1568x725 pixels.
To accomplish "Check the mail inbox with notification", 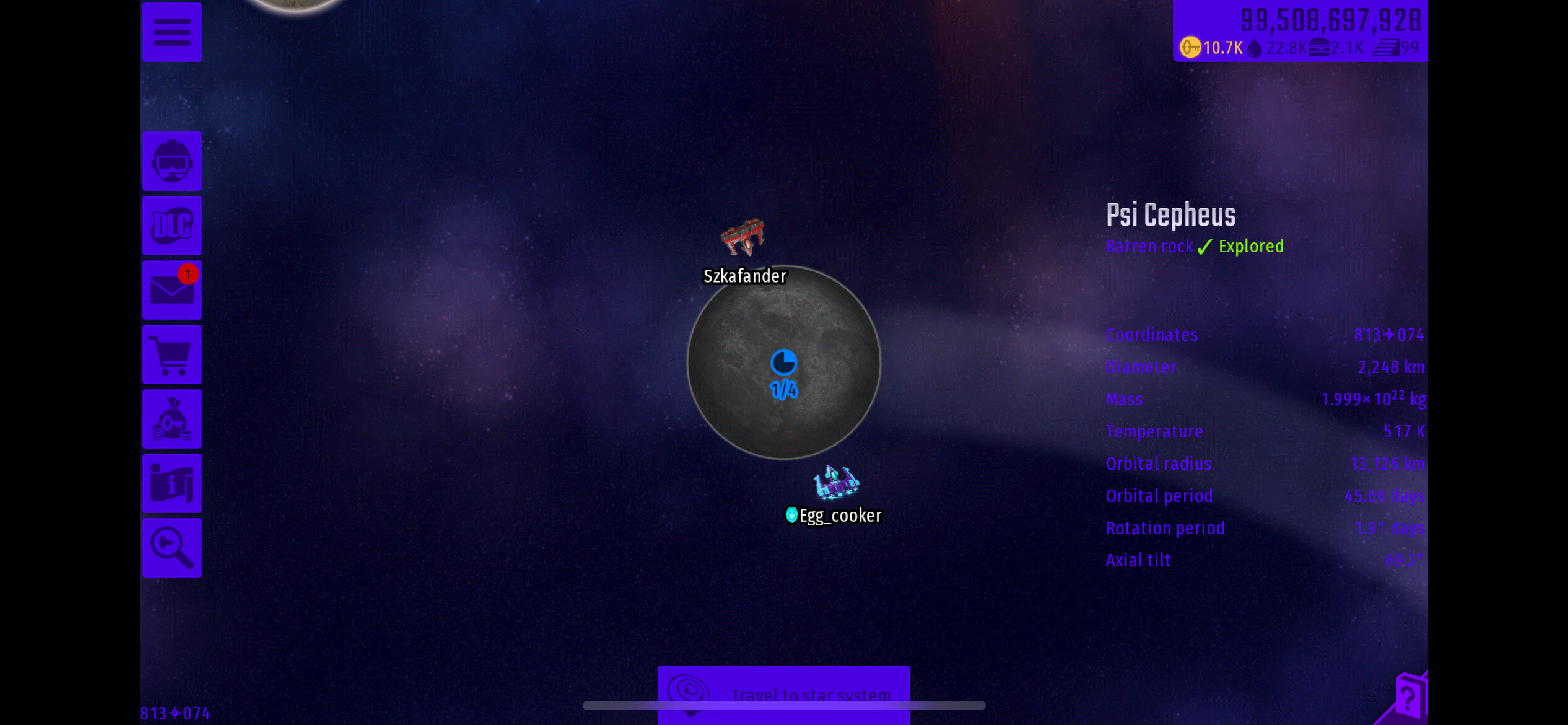I will pos(172,290).
